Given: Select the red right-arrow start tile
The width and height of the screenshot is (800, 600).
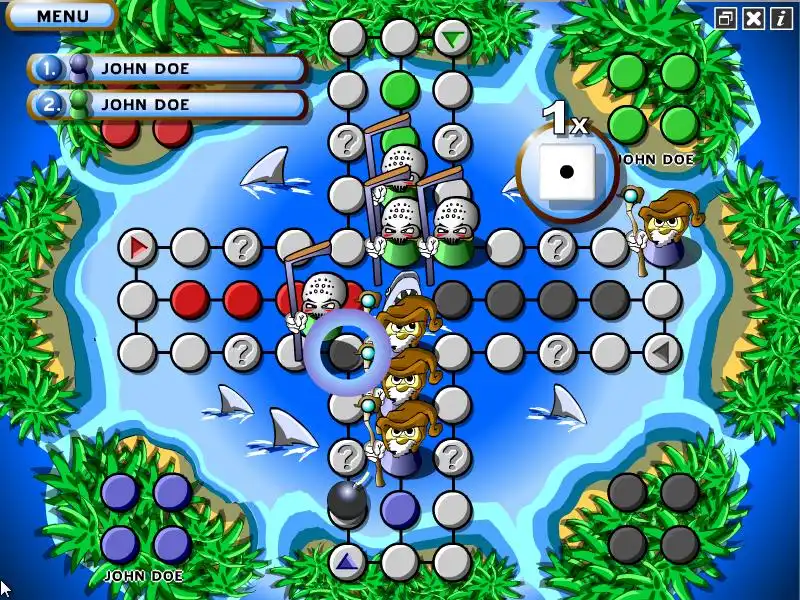Looking at the screenshot, I should click(x=138, y=246).
